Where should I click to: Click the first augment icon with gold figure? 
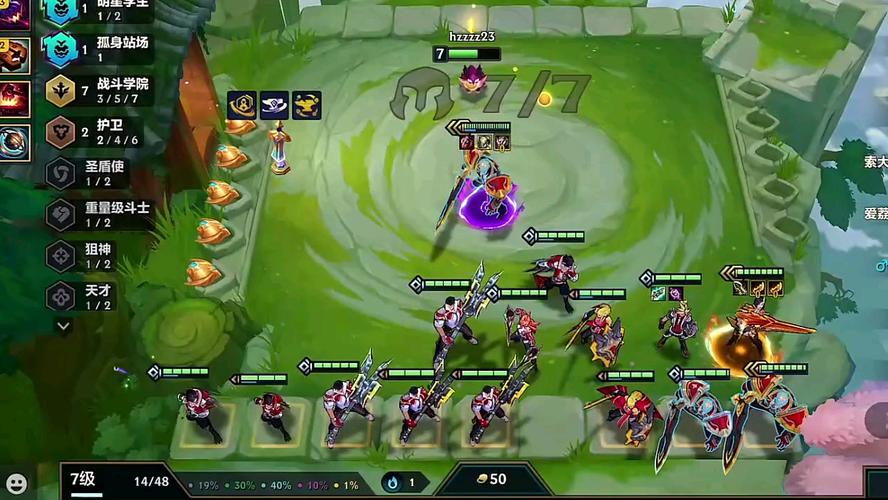(242, 105)
